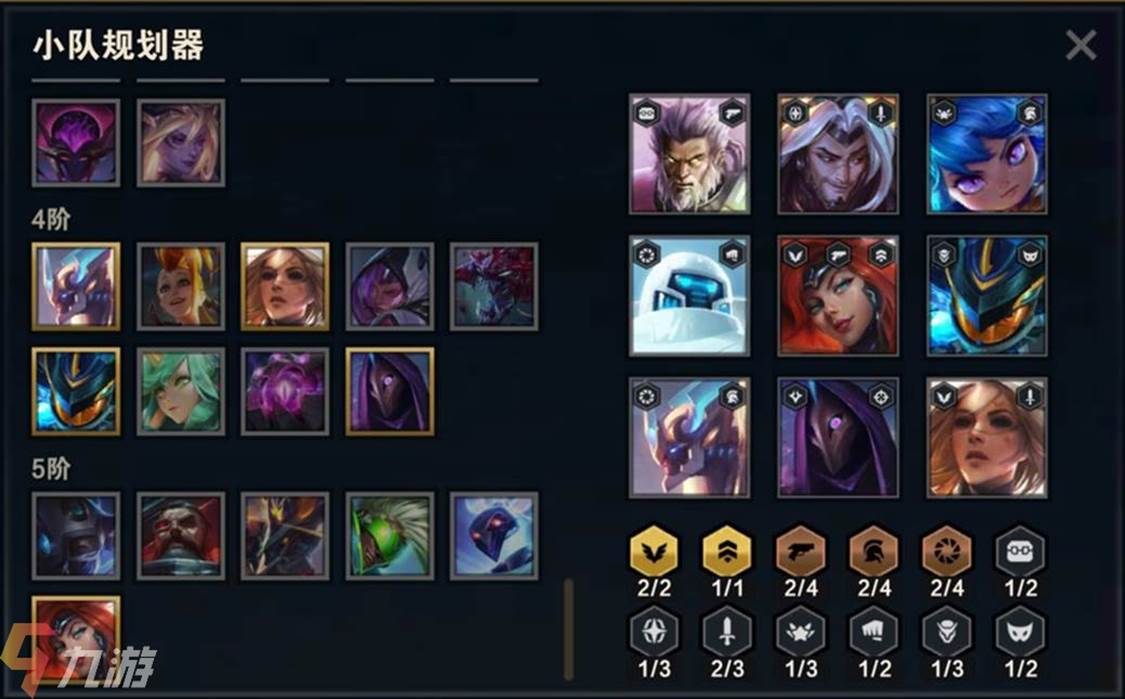Viewport: 1125px width, 699px height.
Task: Pick the orange-haired smiling girl portrait
Action: pyautogui.click(x=181, y=286)
